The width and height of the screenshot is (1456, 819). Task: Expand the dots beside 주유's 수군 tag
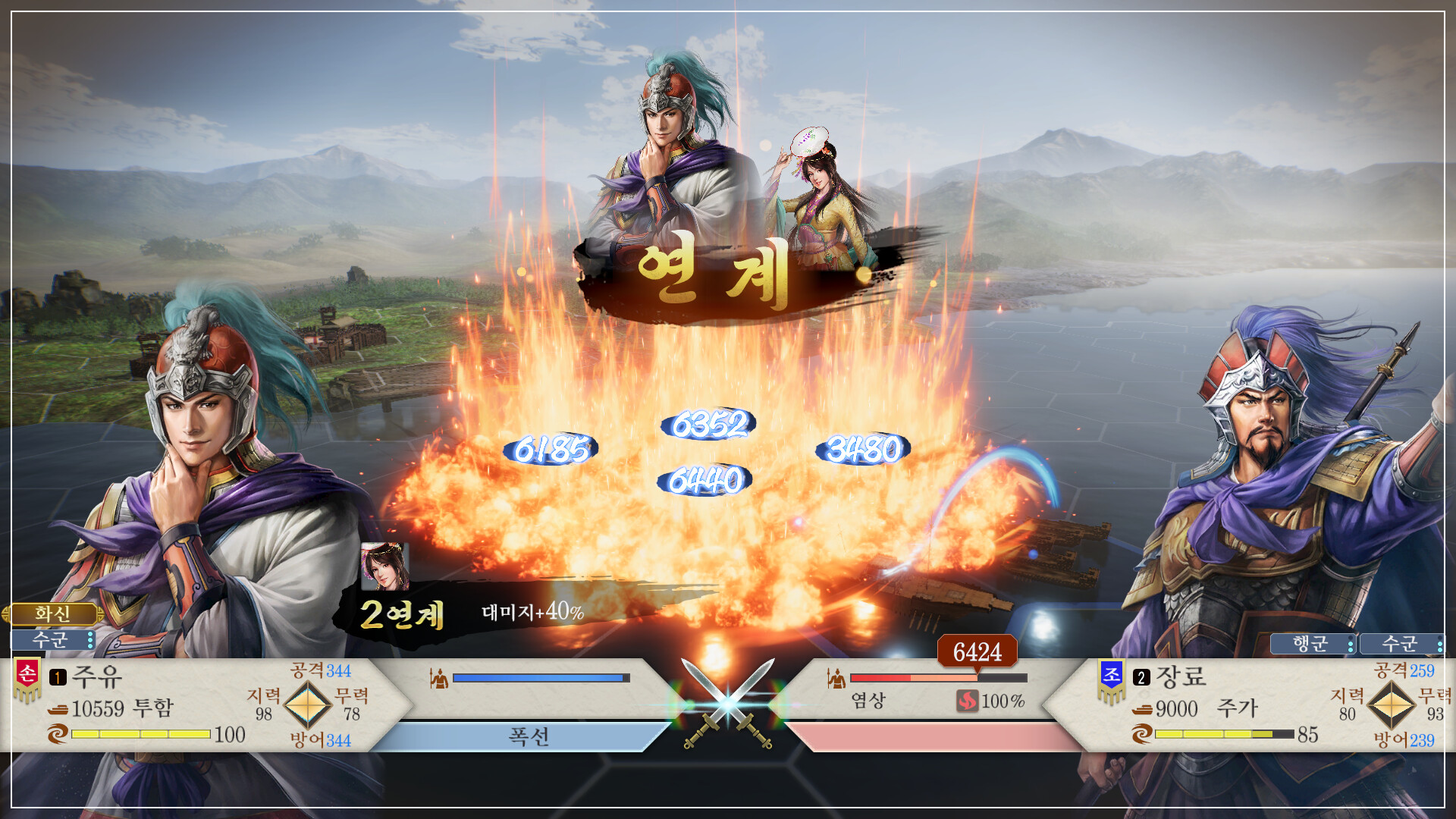89,641
